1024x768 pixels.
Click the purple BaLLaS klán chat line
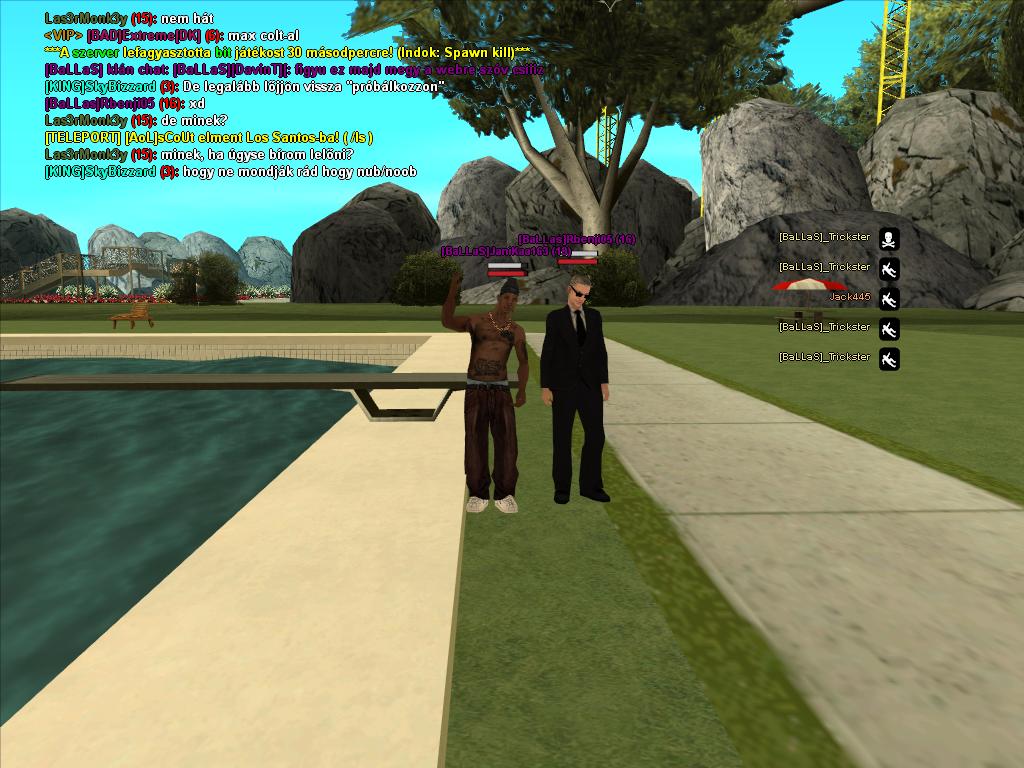tap(294, 69)
